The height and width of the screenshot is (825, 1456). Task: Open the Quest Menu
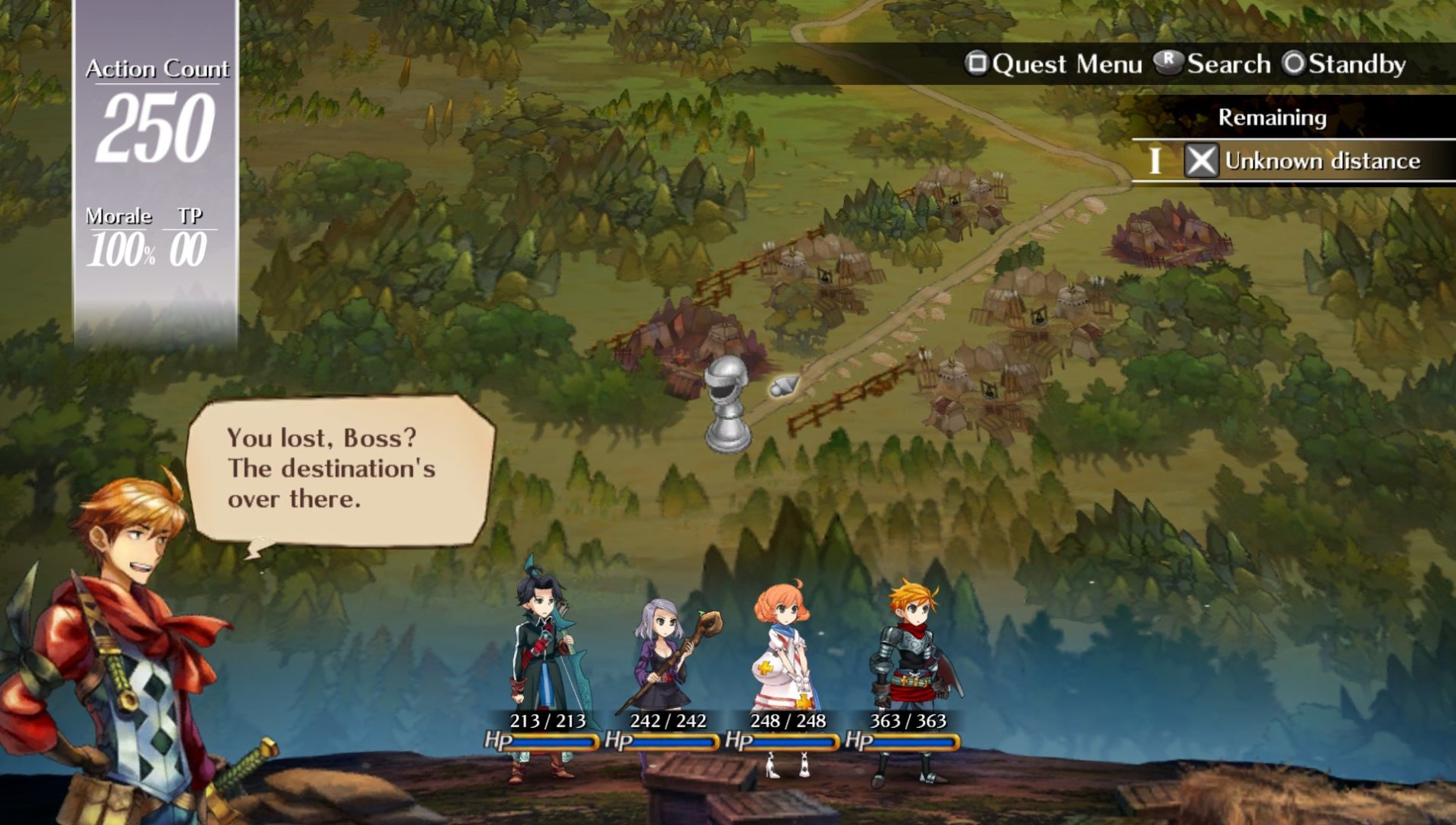(1053, 64)
